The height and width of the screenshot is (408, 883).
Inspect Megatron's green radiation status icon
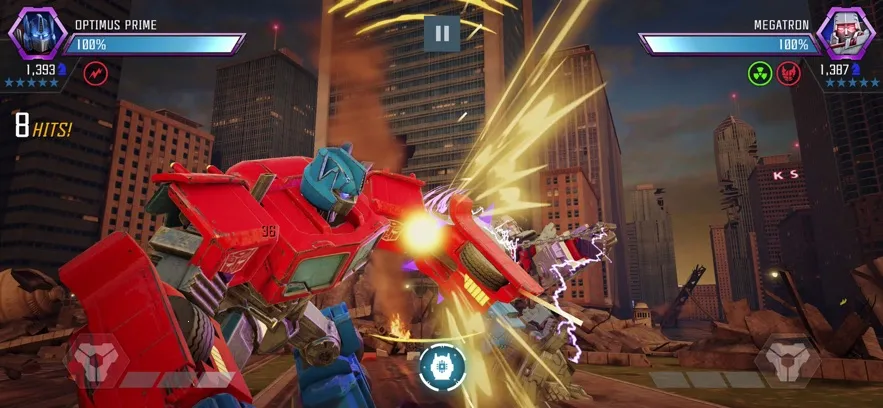(x=760, y=73)
